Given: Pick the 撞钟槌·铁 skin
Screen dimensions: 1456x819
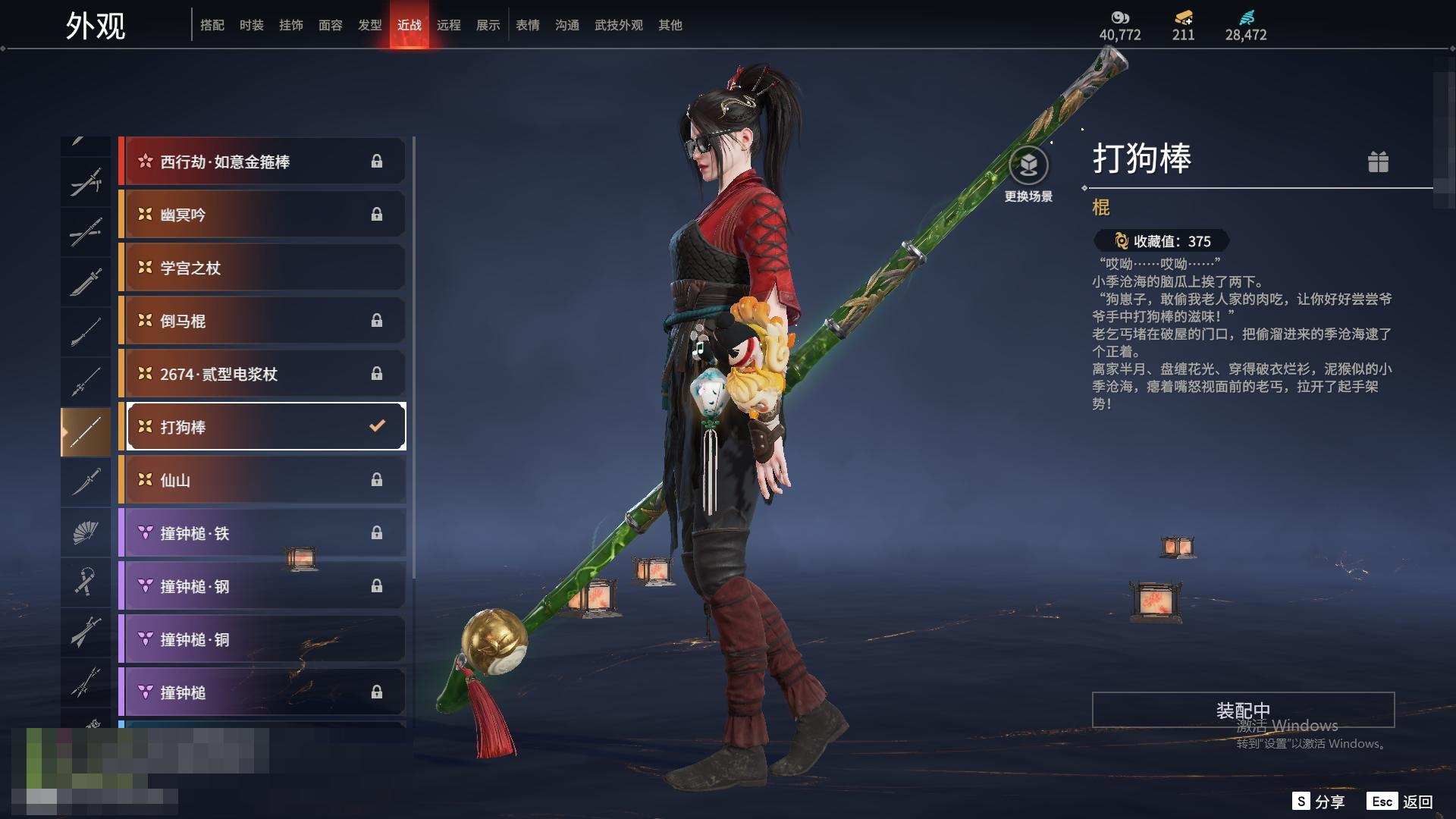Looking at the screenshot, I should [262, 533].
